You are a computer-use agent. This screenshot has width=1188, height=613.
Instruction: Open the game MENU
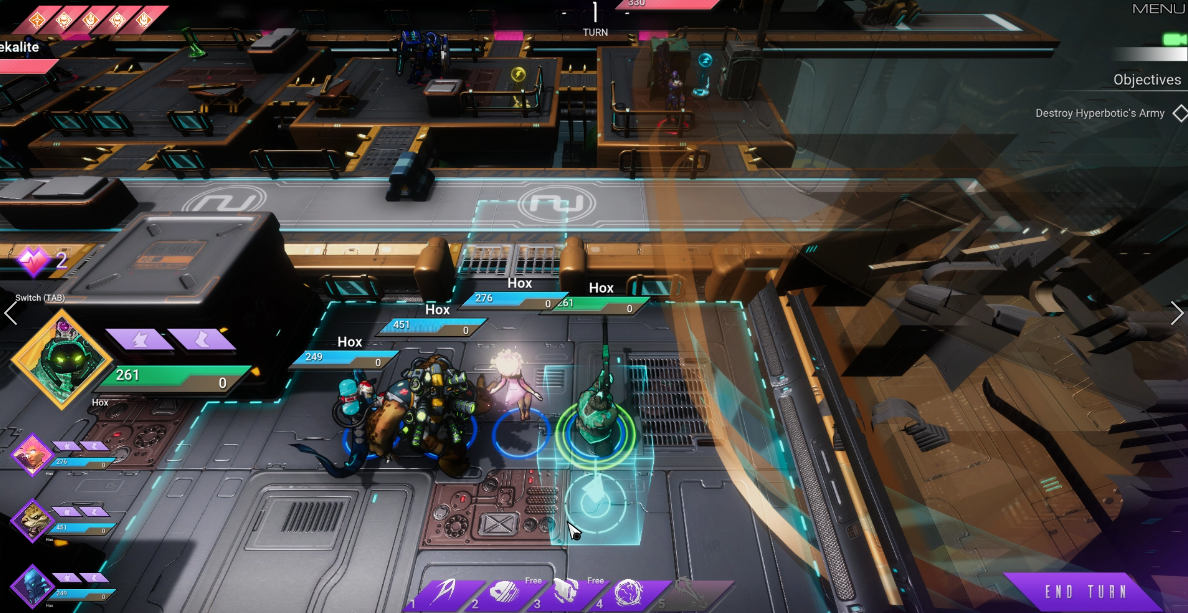click(x=1158, y=9)
